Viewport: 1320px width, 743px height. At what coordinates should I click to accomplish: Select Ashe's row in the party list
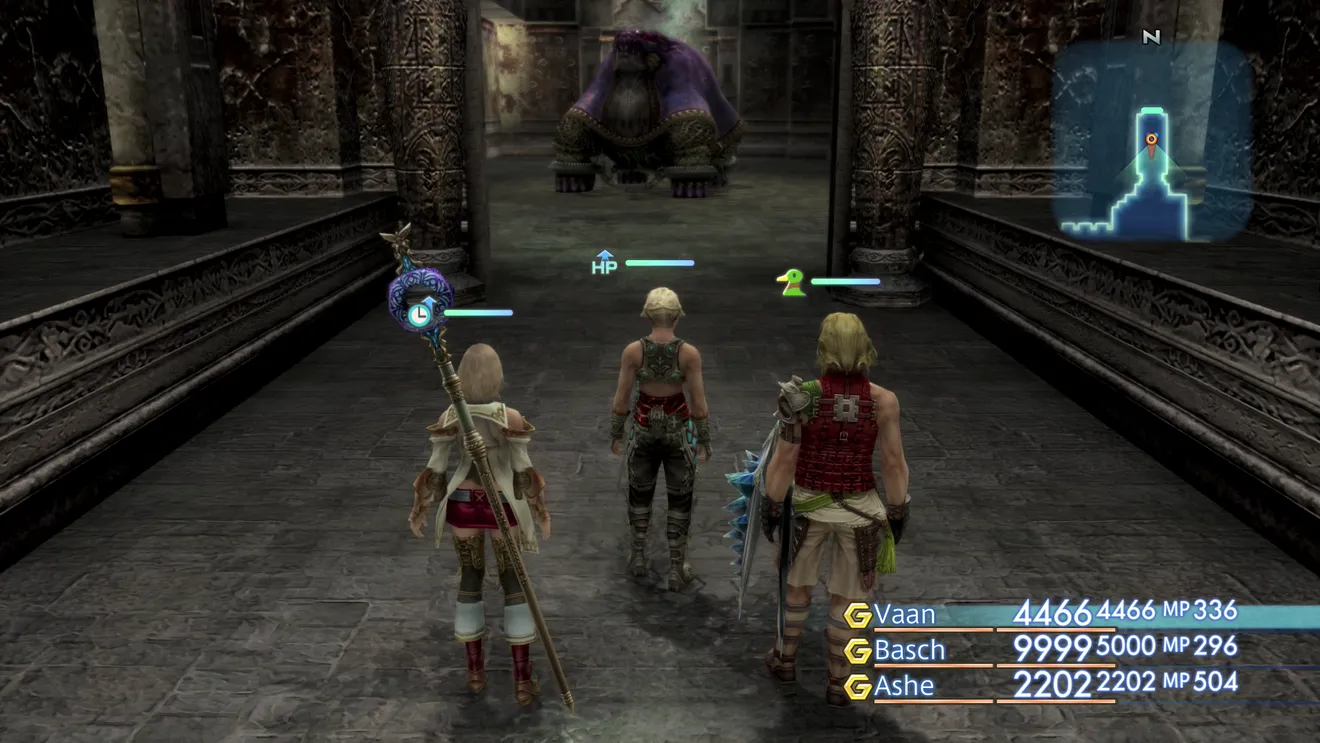pyautogui.click(x=904, y=686)
